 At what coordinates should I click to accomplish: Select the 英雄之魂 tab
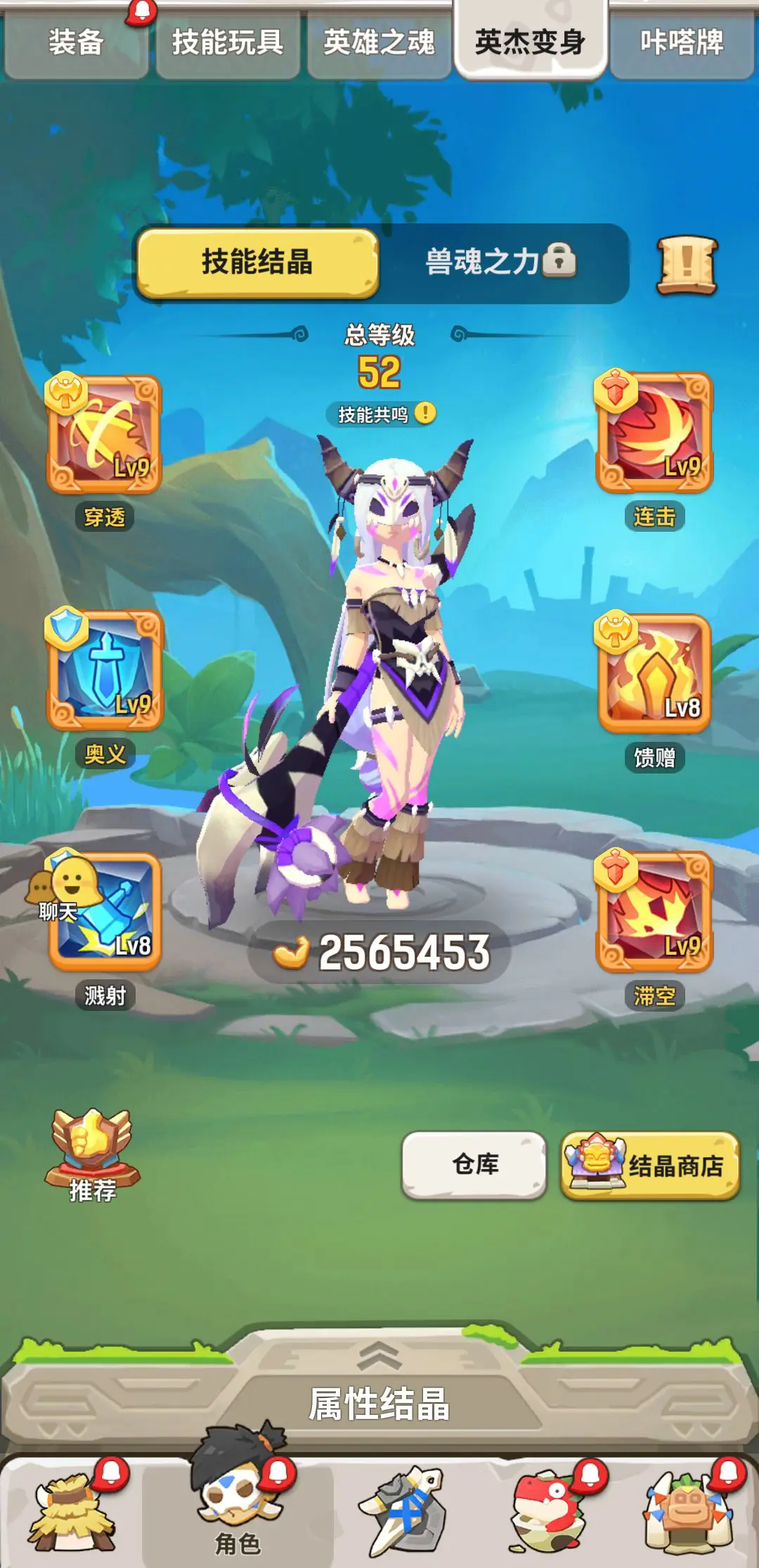379,42
